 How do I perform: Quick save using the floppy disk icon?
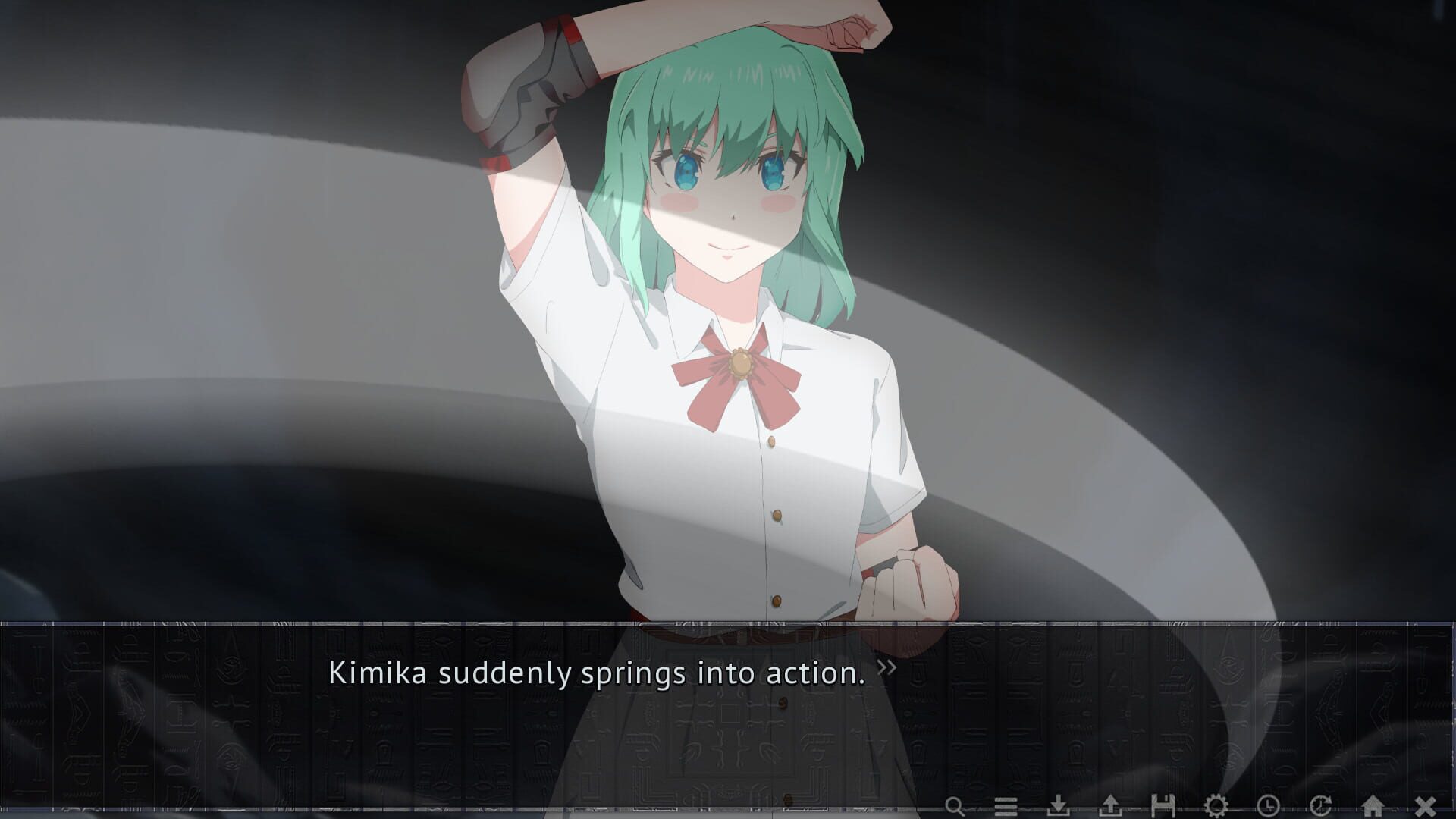pyautogui.click(x=1164, y=805)
